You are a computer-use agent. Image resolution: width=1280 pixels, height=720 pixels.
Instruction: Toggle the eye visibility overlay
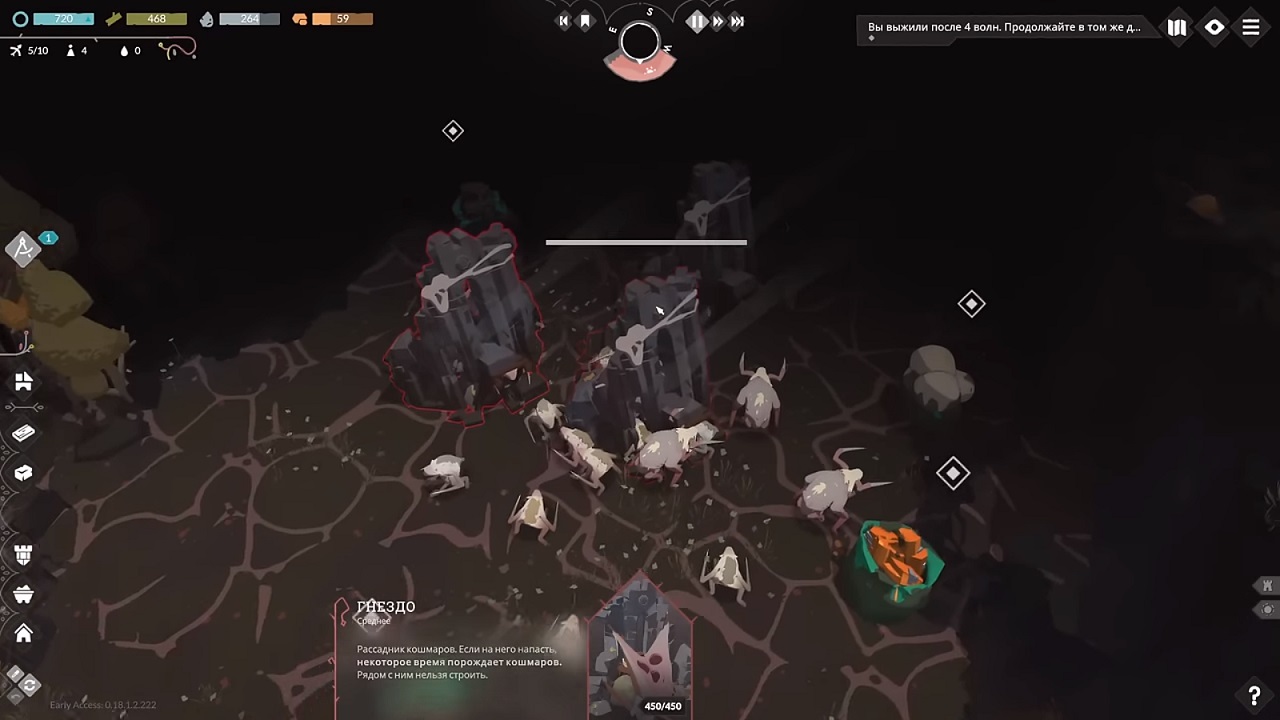tap(1214, 28)
